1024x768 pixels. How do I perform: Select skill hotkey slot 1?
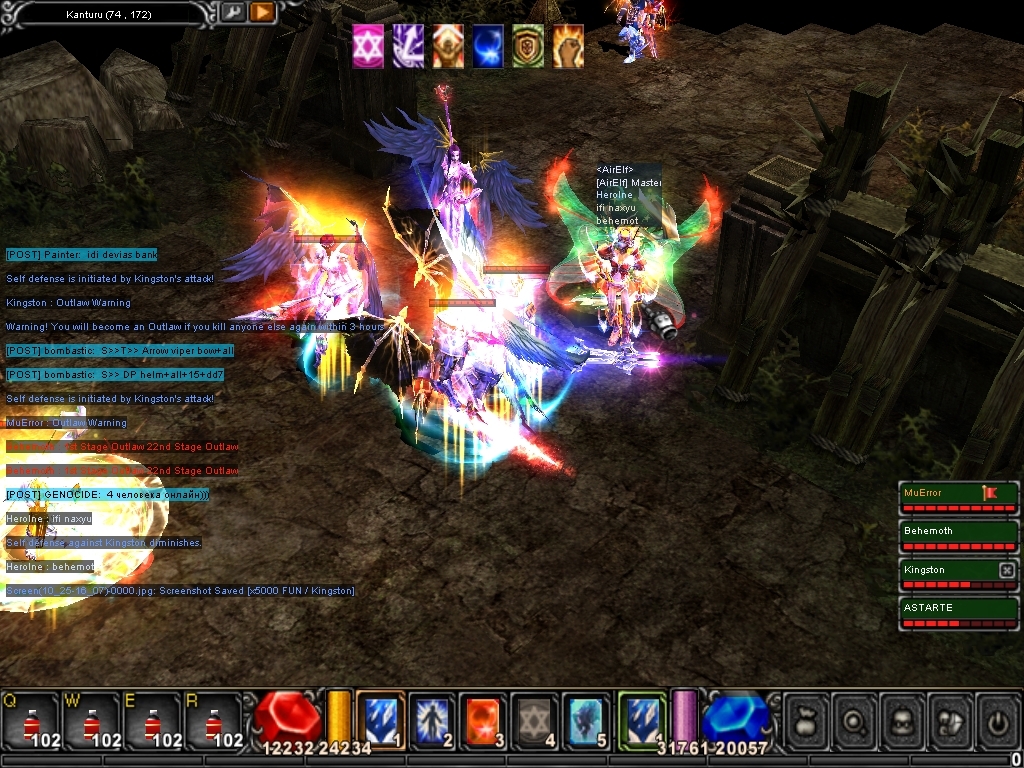click(380, 720)
